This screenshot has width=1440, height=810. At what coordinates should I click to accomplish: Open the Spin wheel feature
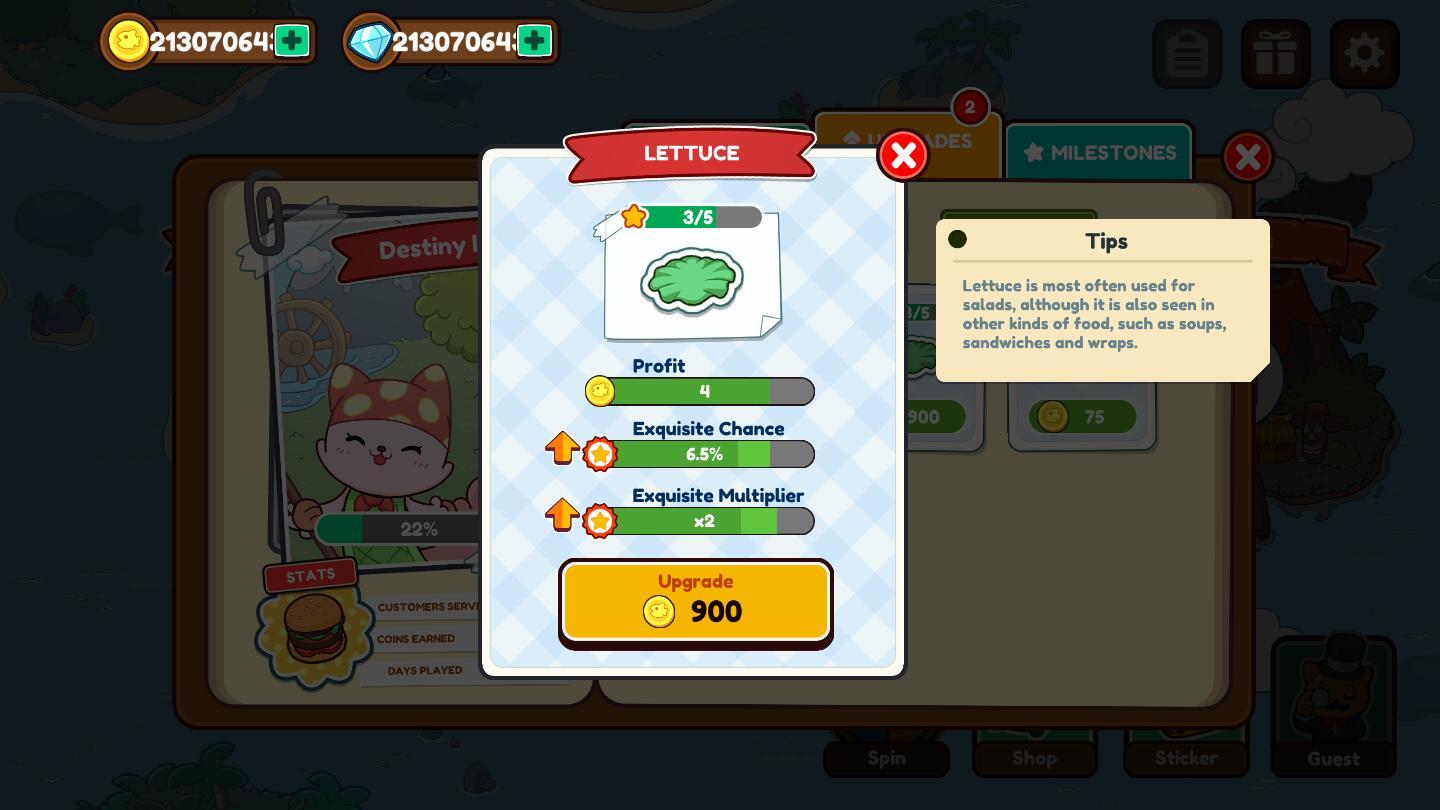coord(886,757)
